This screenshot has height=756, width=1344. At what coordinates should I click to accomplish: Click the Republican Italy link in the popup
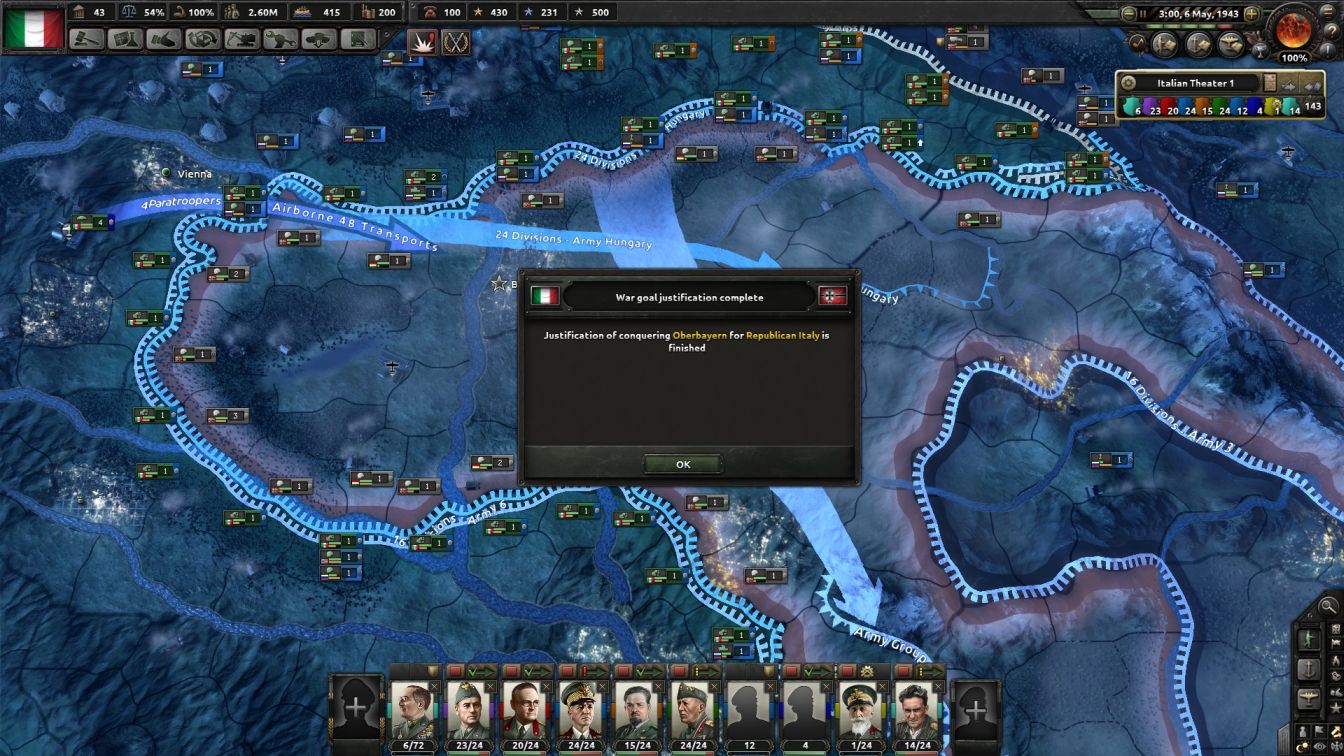click(x=781, y=337)
